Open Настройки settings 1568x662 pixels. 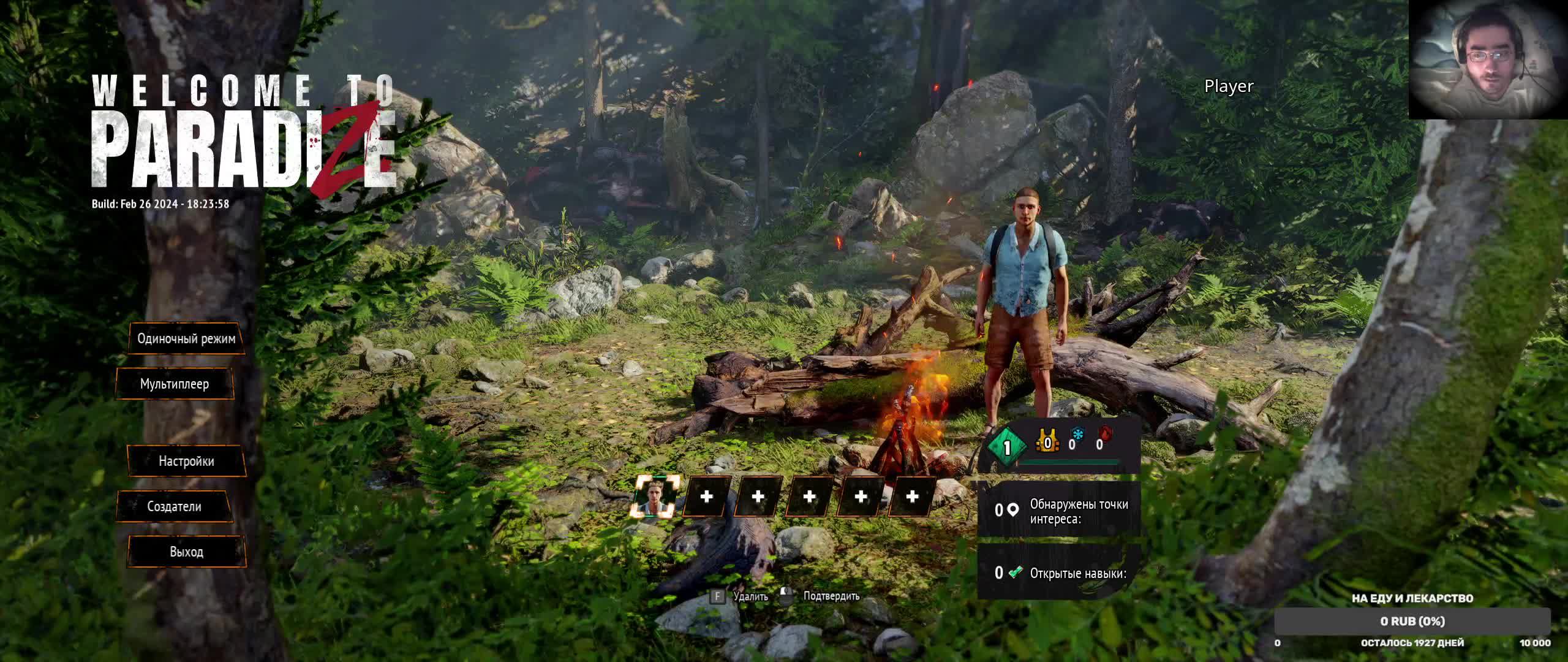click(186, 462)
